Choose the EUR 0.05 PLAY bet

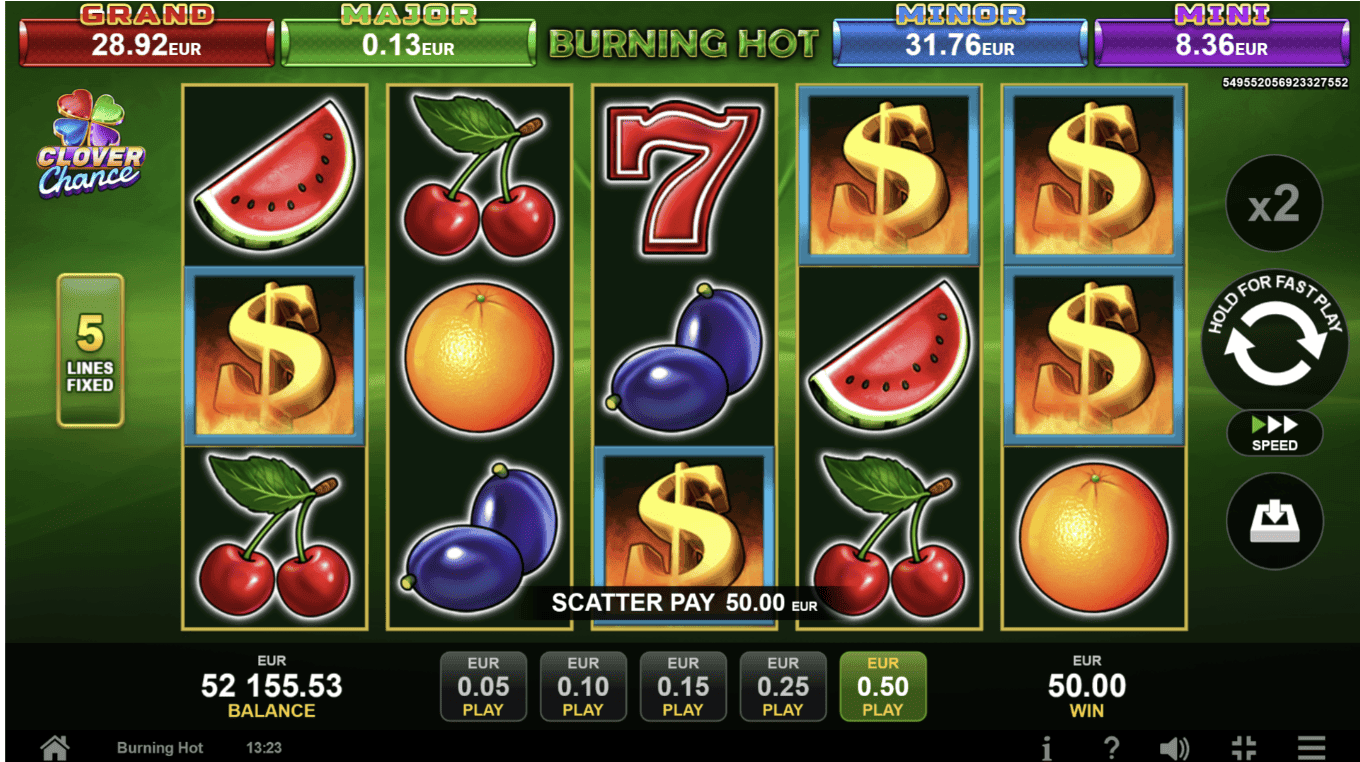(483, 687)
